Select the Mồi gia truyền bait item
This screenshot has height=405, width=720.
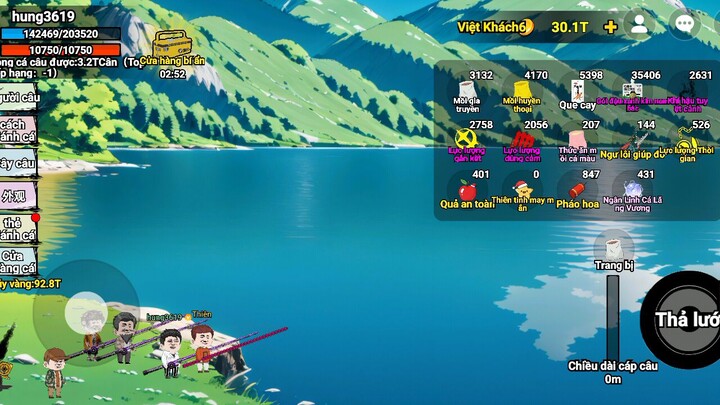click(467, 91)
